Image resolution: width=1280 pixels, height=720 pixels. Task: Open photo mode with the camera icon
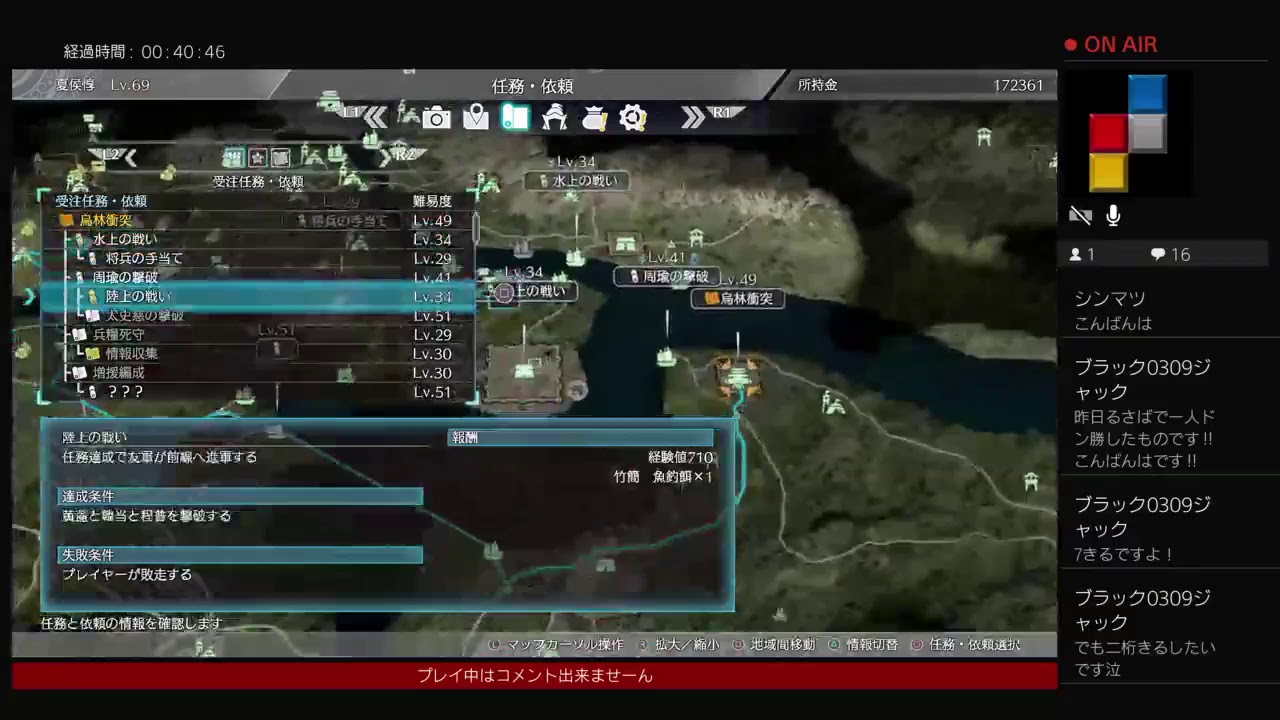click(x=436, y=118)
